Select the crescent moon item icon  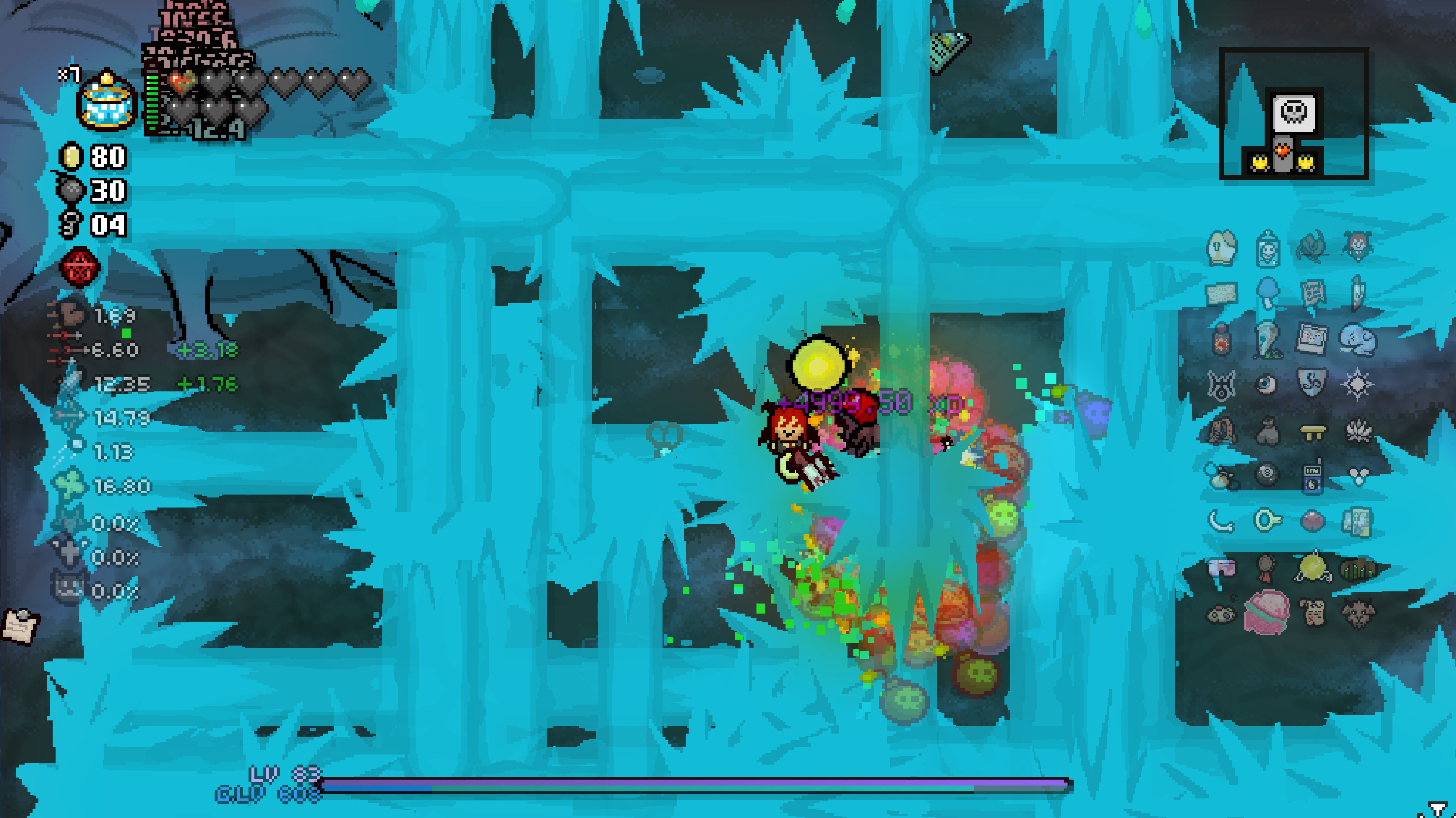point(1221,521)
